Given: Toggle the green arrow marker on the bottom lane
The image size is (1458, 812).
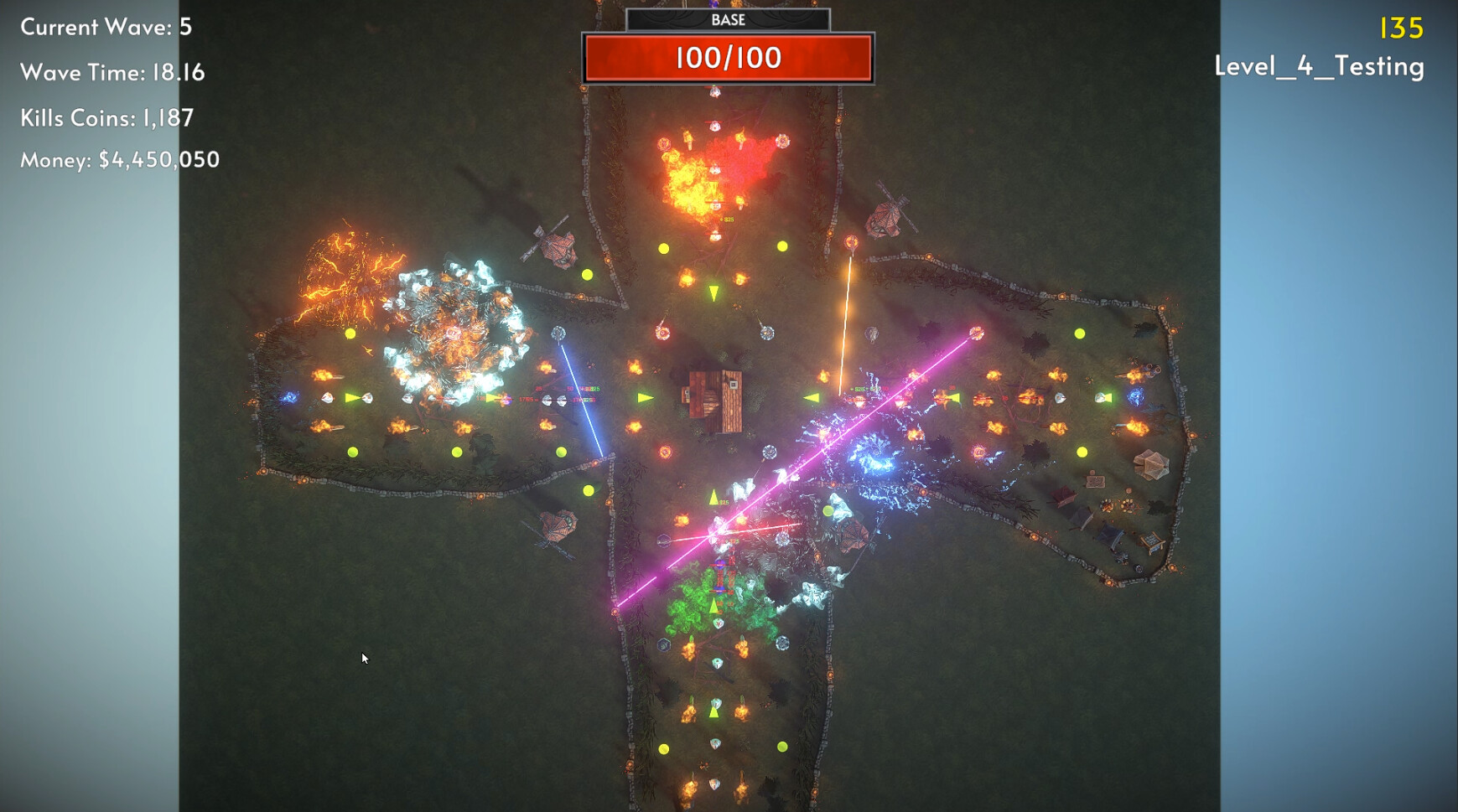Looking at the screenshot, I should (x=713, y=712).
